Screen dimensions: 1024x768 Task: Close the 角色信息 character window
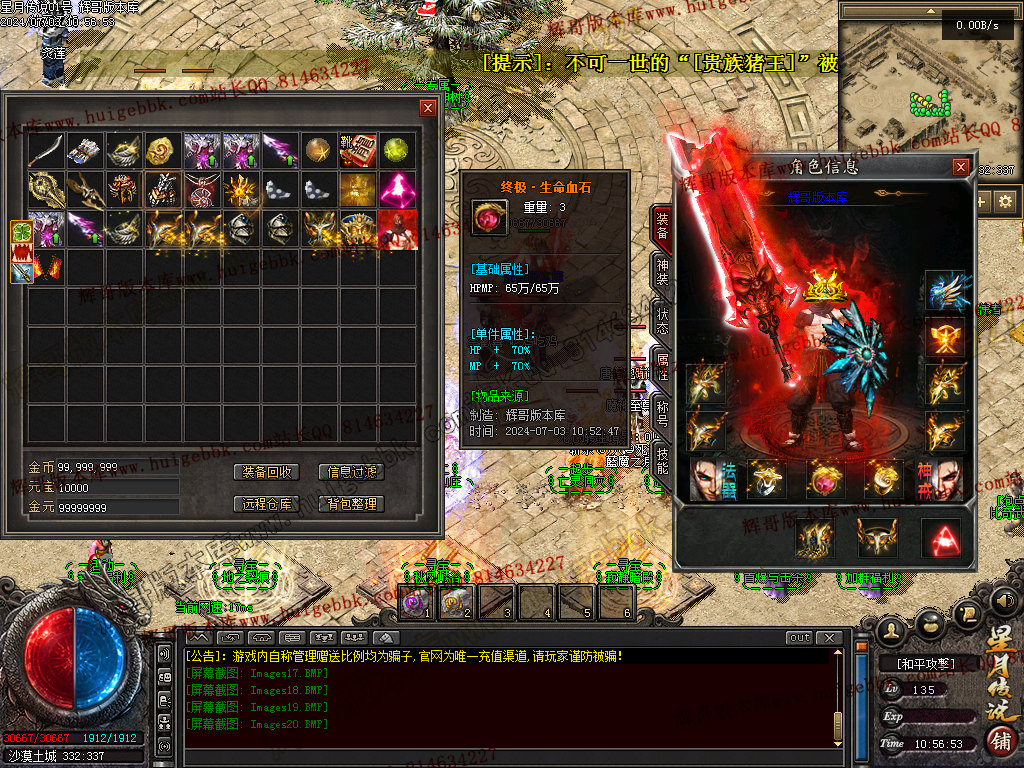point(961,167)
